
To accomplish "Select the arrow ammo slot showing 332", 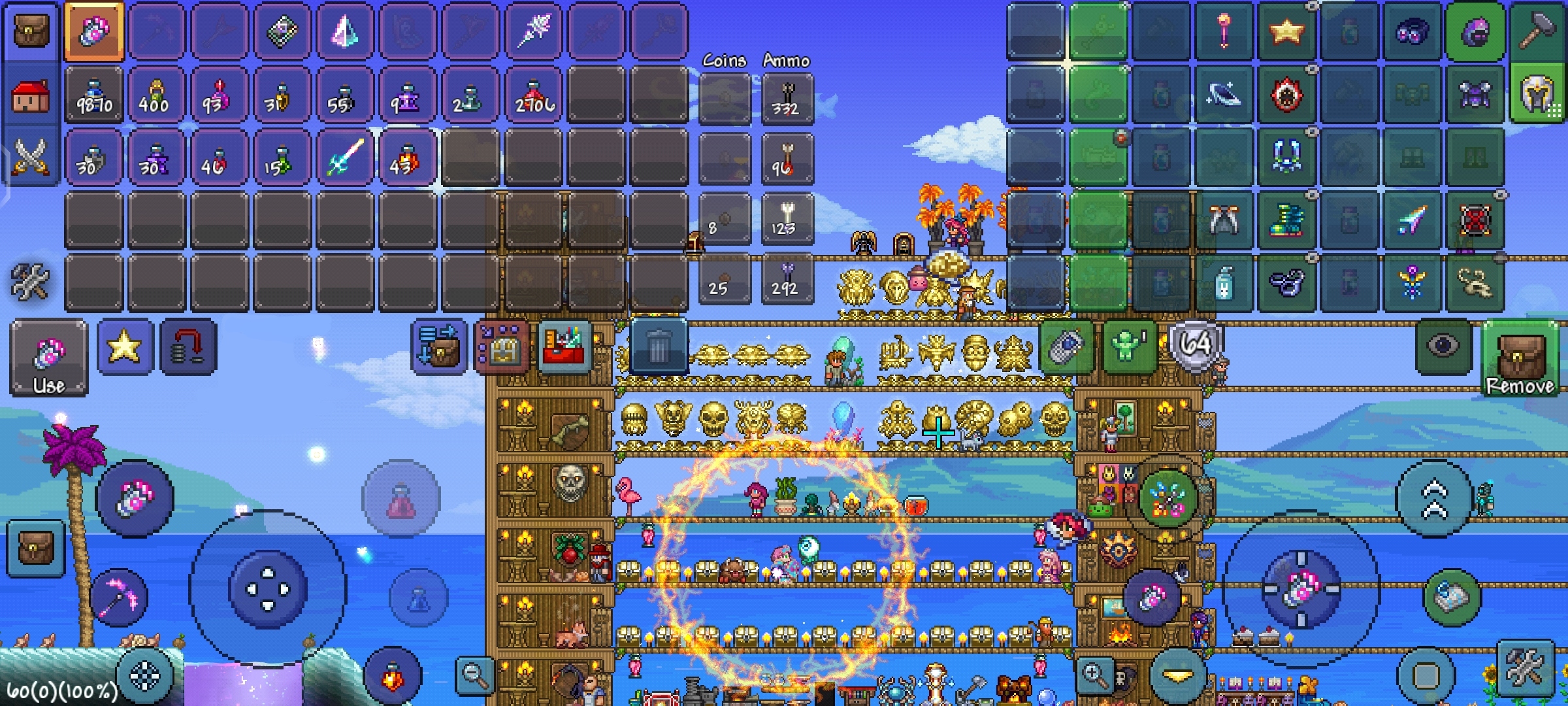I will coord(787,98).
